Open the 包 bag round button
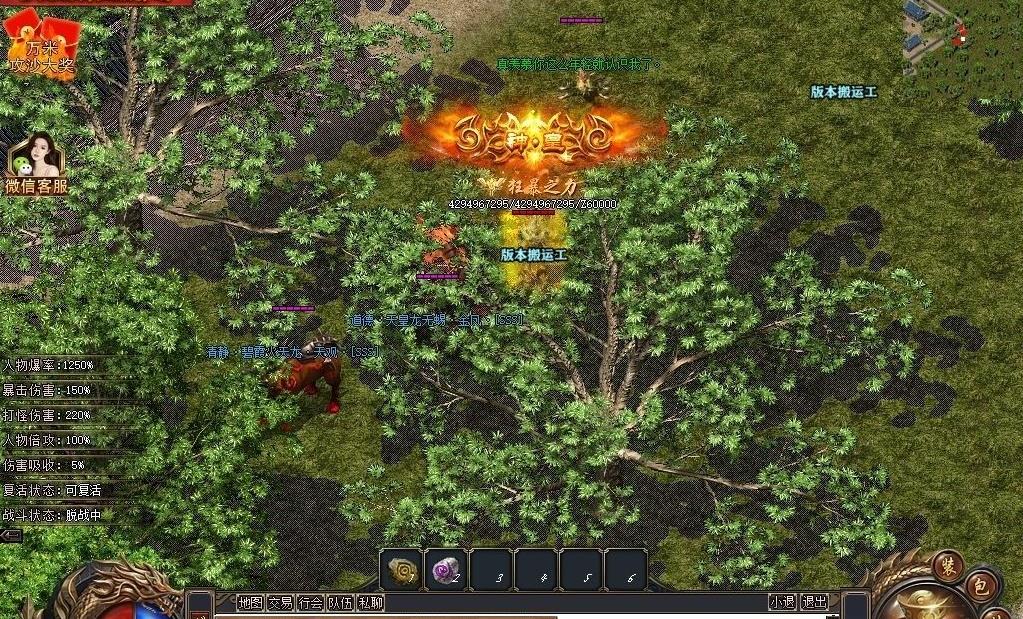Screen dimensions: 1023x619 [x=982, y=587]
